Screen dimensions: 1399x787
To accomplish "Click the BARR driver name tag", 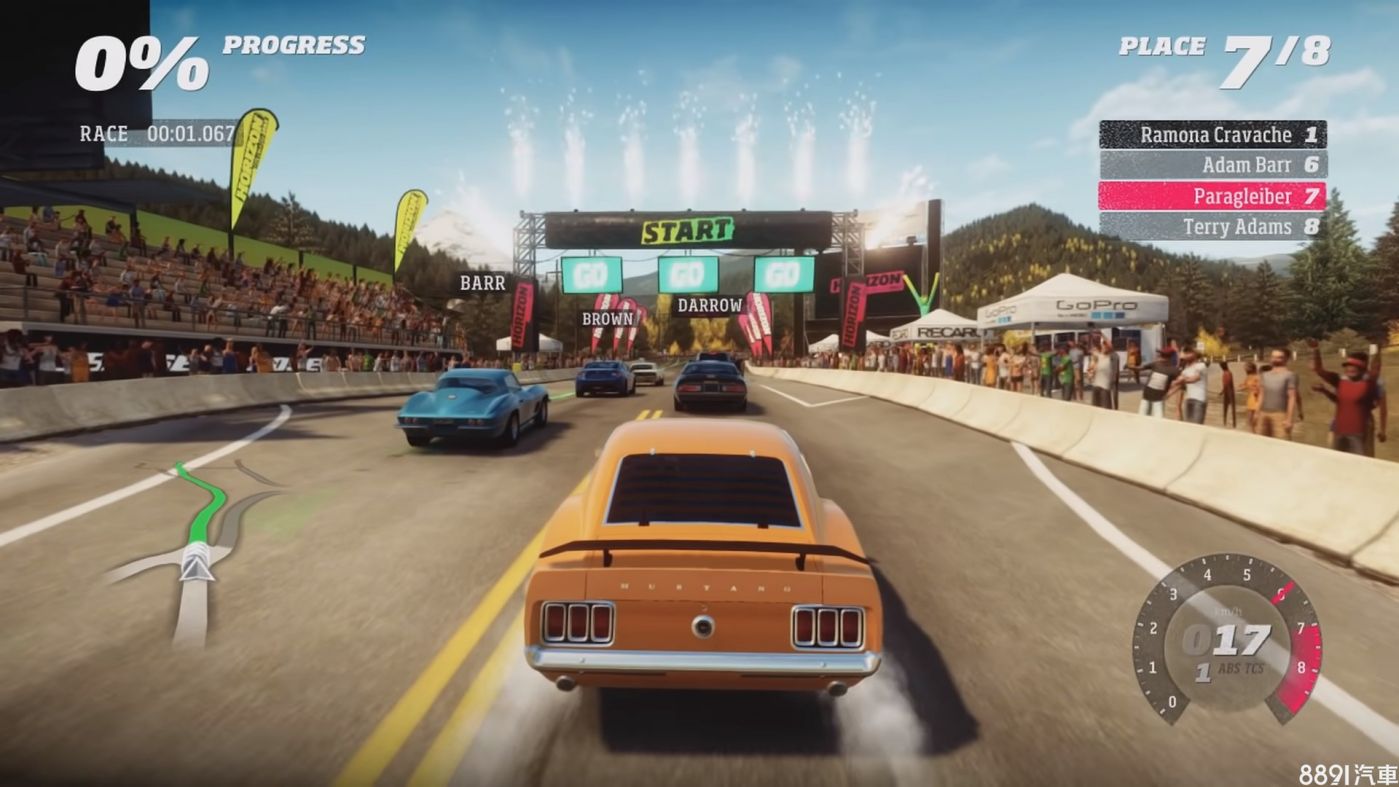I will point(482,284).
